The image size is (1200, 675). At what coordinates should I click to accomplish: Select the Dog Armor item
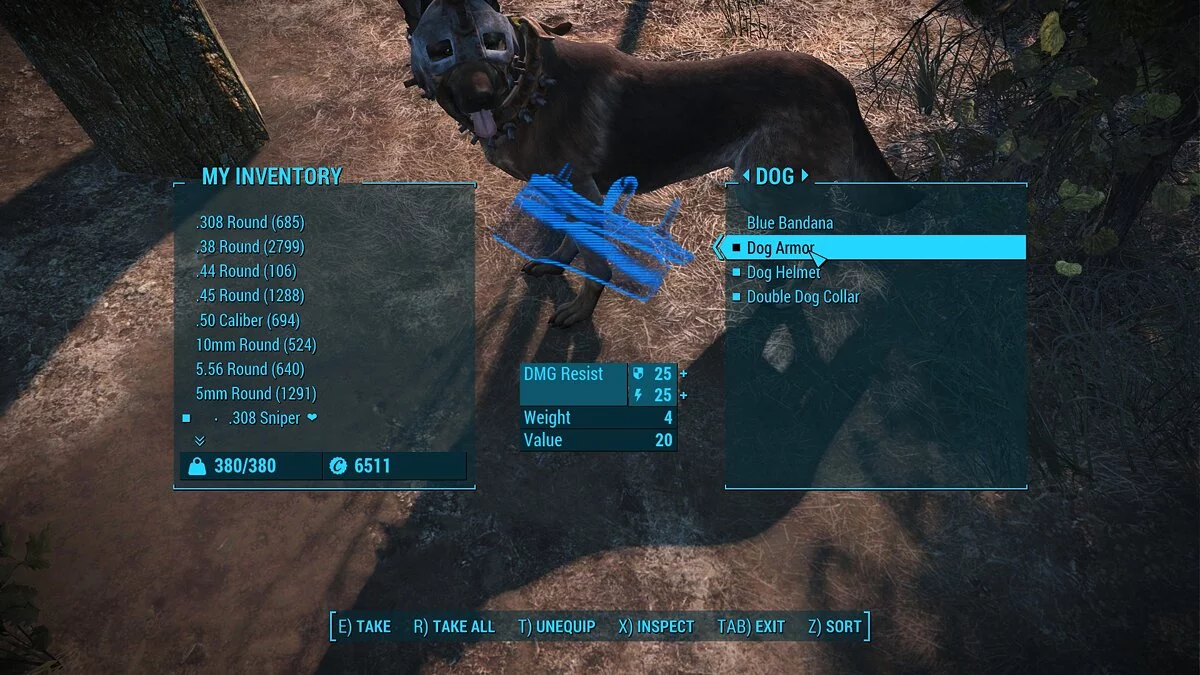[x=781, y=248]
